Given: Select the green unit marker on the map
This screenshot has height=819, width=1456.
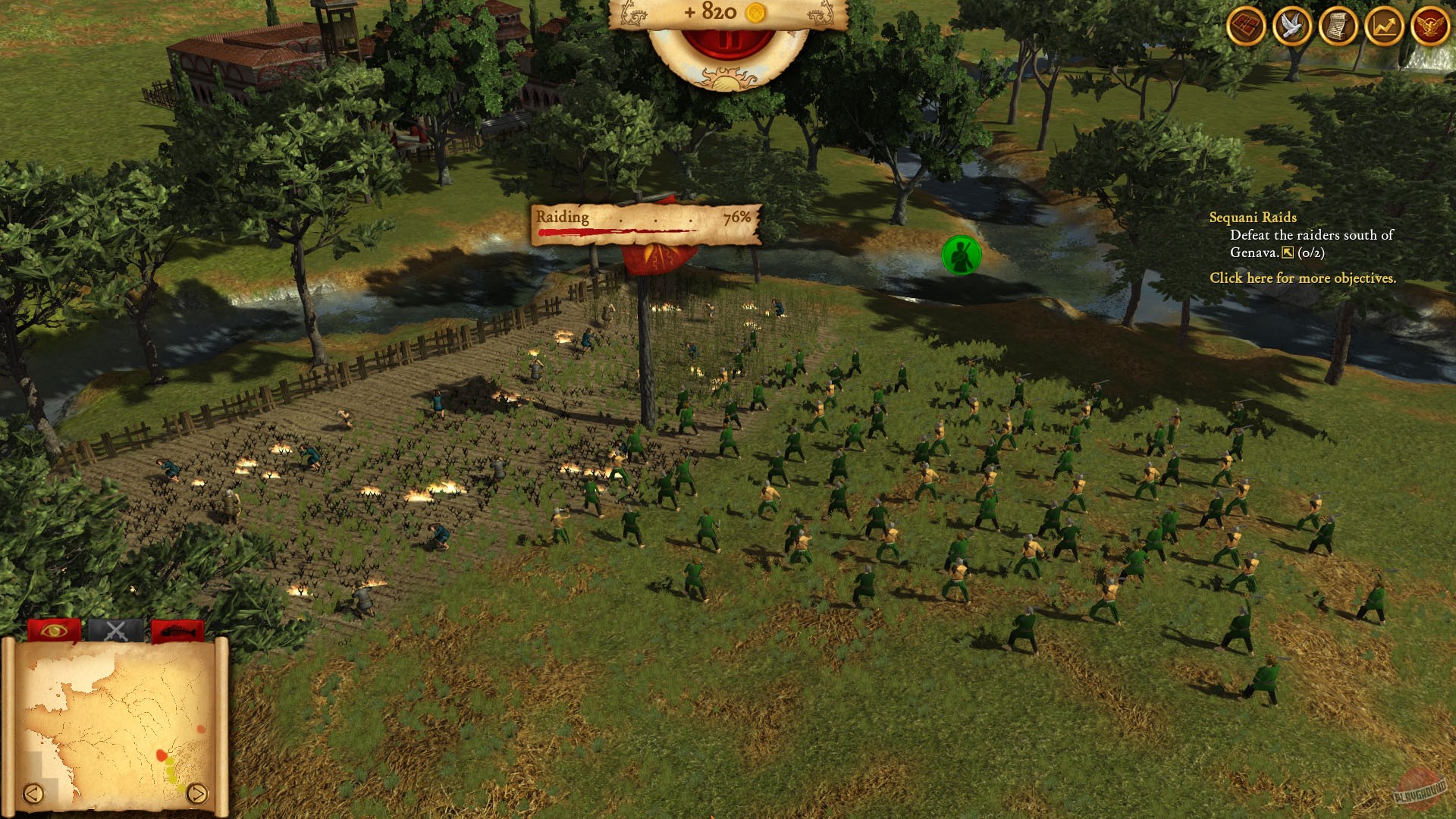Looking at the screenshot, I should coord(962,253).
